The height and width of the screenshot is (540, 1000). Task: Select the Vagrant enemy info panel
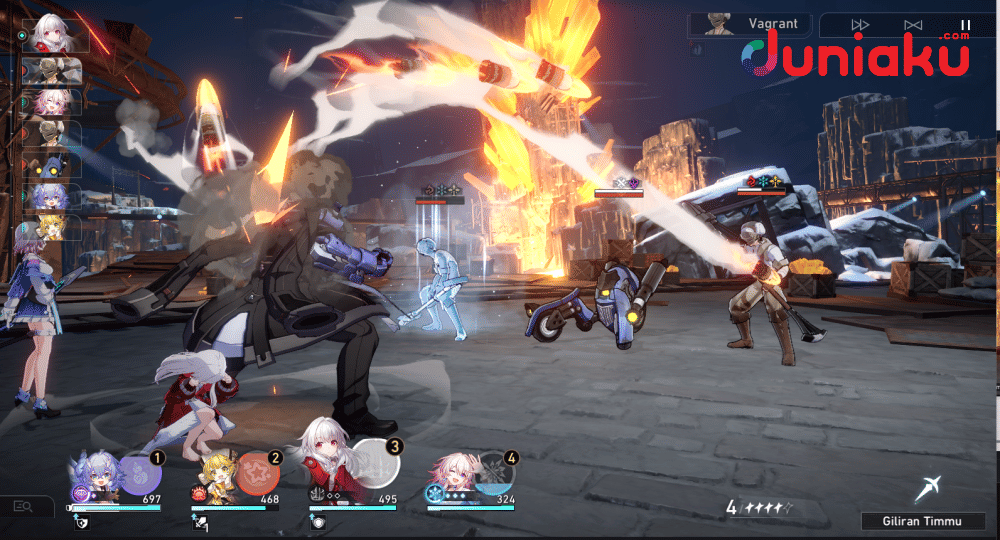(748, 24)
